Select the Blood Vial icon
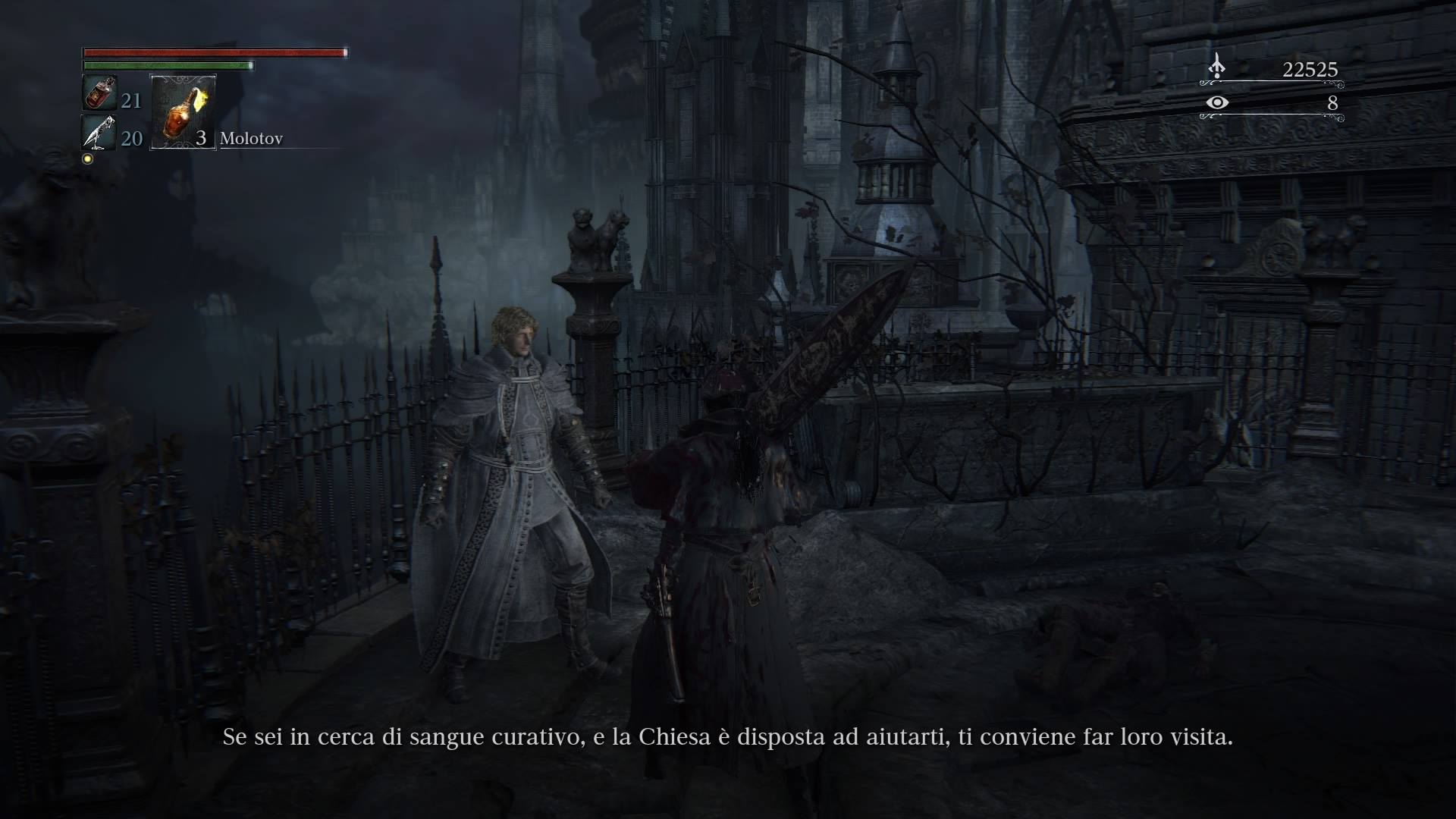This screenshot has height=819, width=1456. (x=99, y=94)
